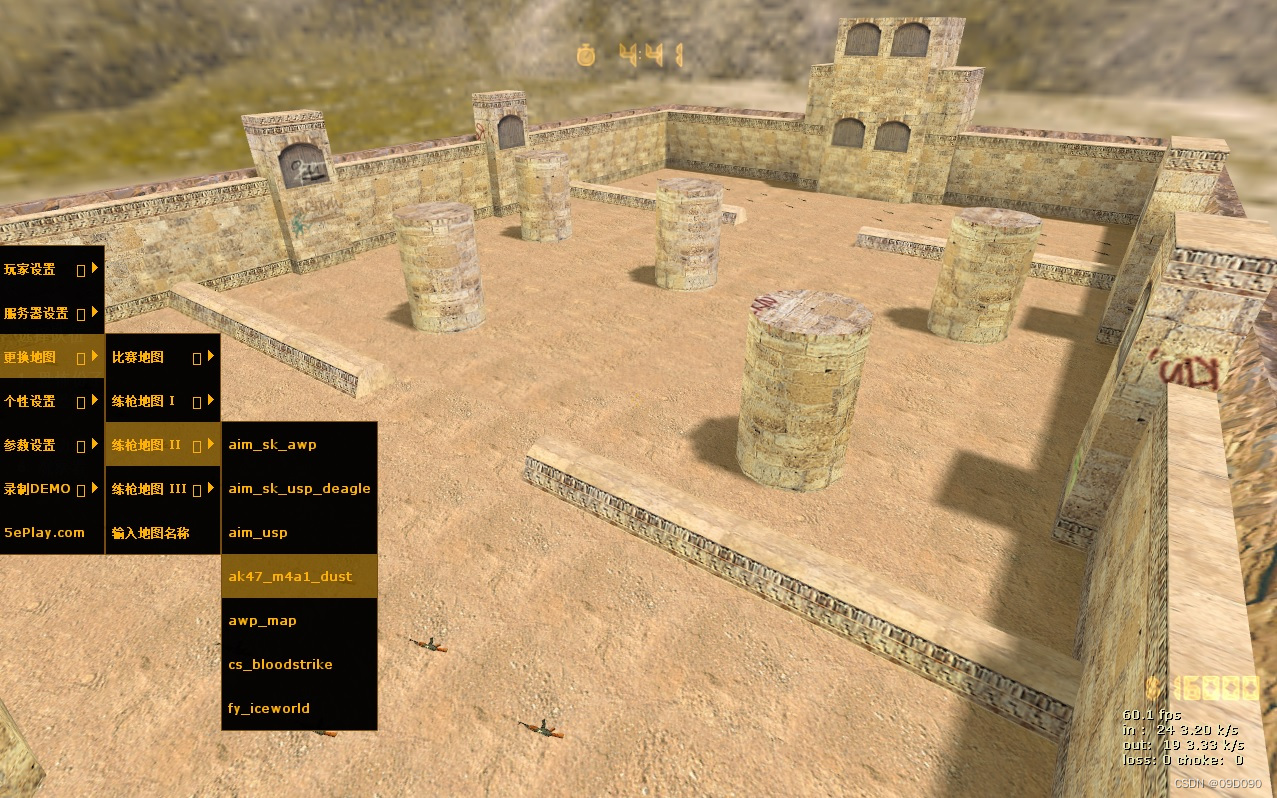Select the ak47_m4a1_dust map
The image size is (1277, 798).
298,577
